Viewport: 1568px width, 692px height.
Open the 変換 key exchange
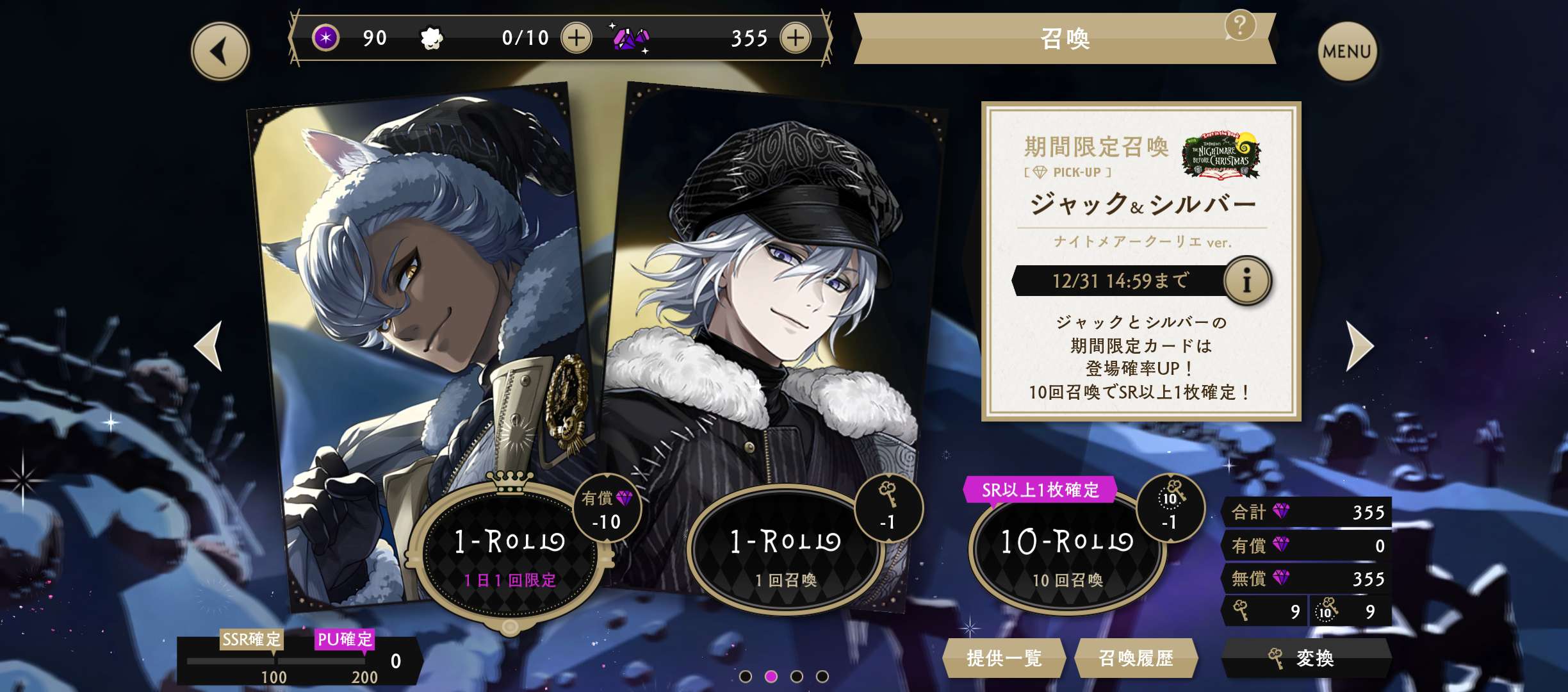1305,658
